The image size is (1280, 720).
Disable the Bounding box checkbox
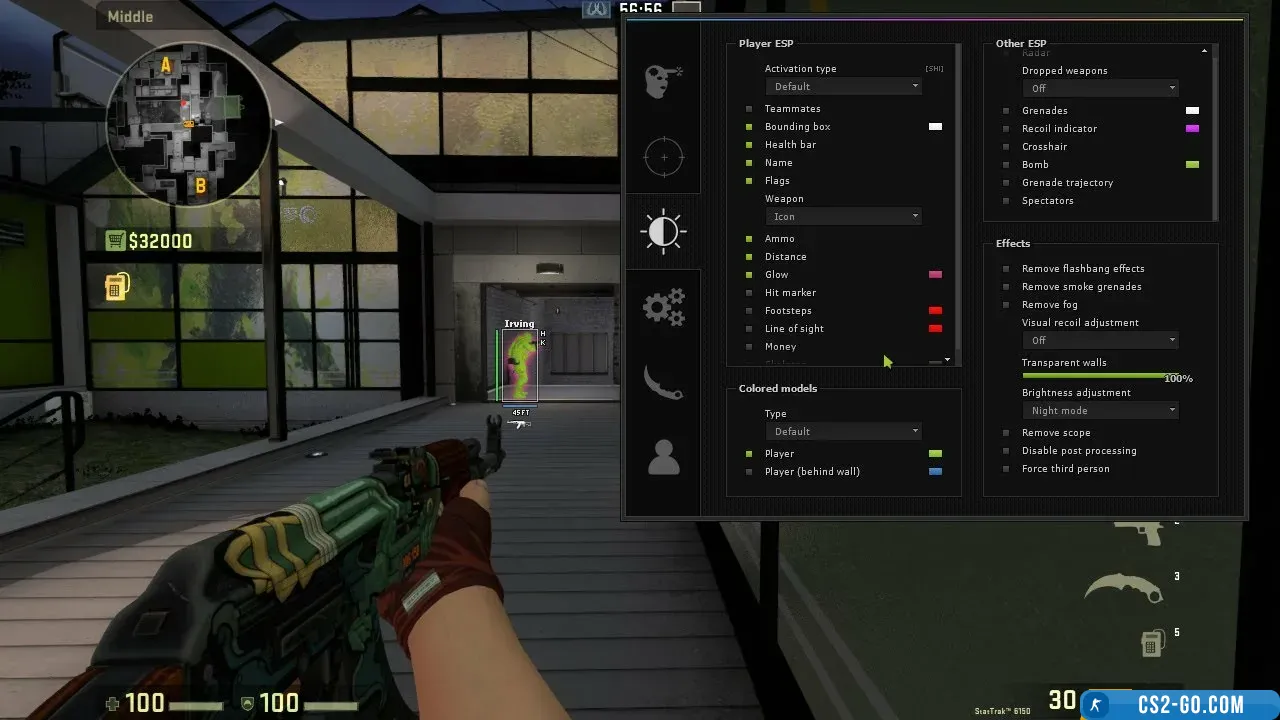(749, 127)
